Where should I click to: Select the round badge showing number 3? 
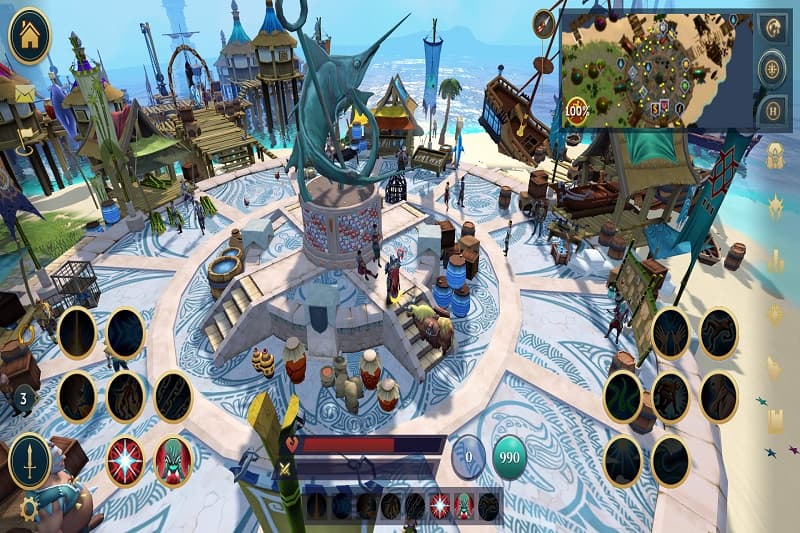pyautogui.click(x=23, y=399)
